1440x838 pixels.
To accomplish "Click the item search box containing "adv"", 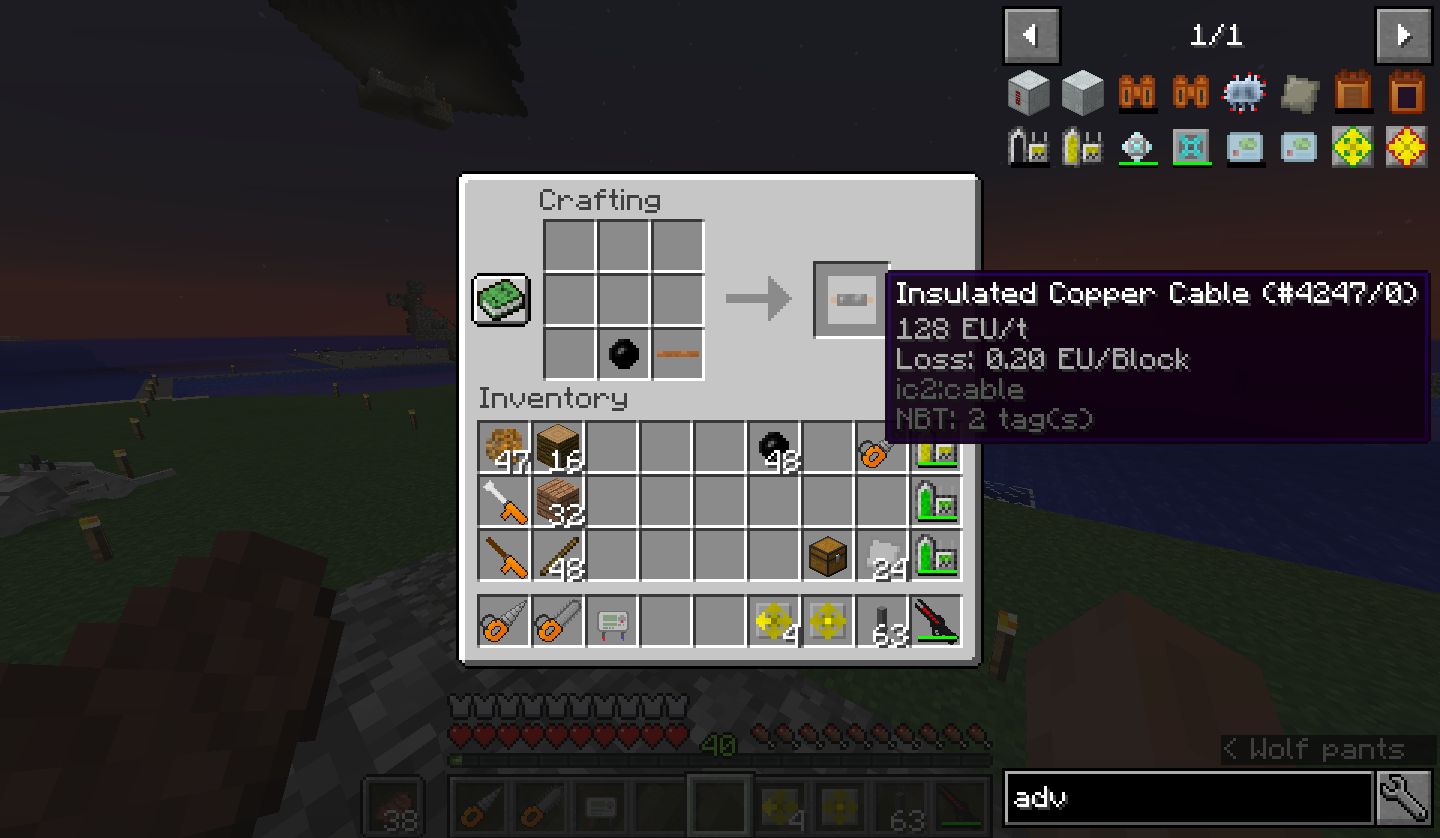I will (1188, 798).
